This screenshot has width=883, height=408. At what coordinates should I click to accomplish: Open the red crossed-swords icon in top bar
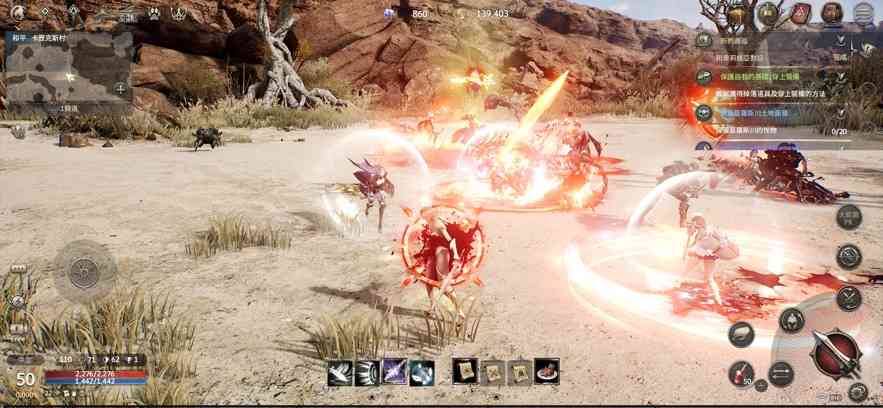800,14
